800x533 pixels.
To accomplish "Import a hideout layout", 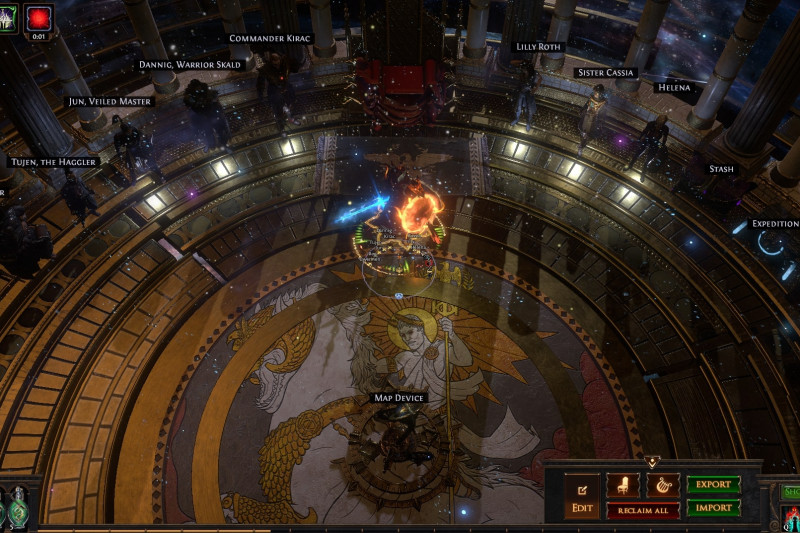I will pyautogui.click(x=713, y=508).
